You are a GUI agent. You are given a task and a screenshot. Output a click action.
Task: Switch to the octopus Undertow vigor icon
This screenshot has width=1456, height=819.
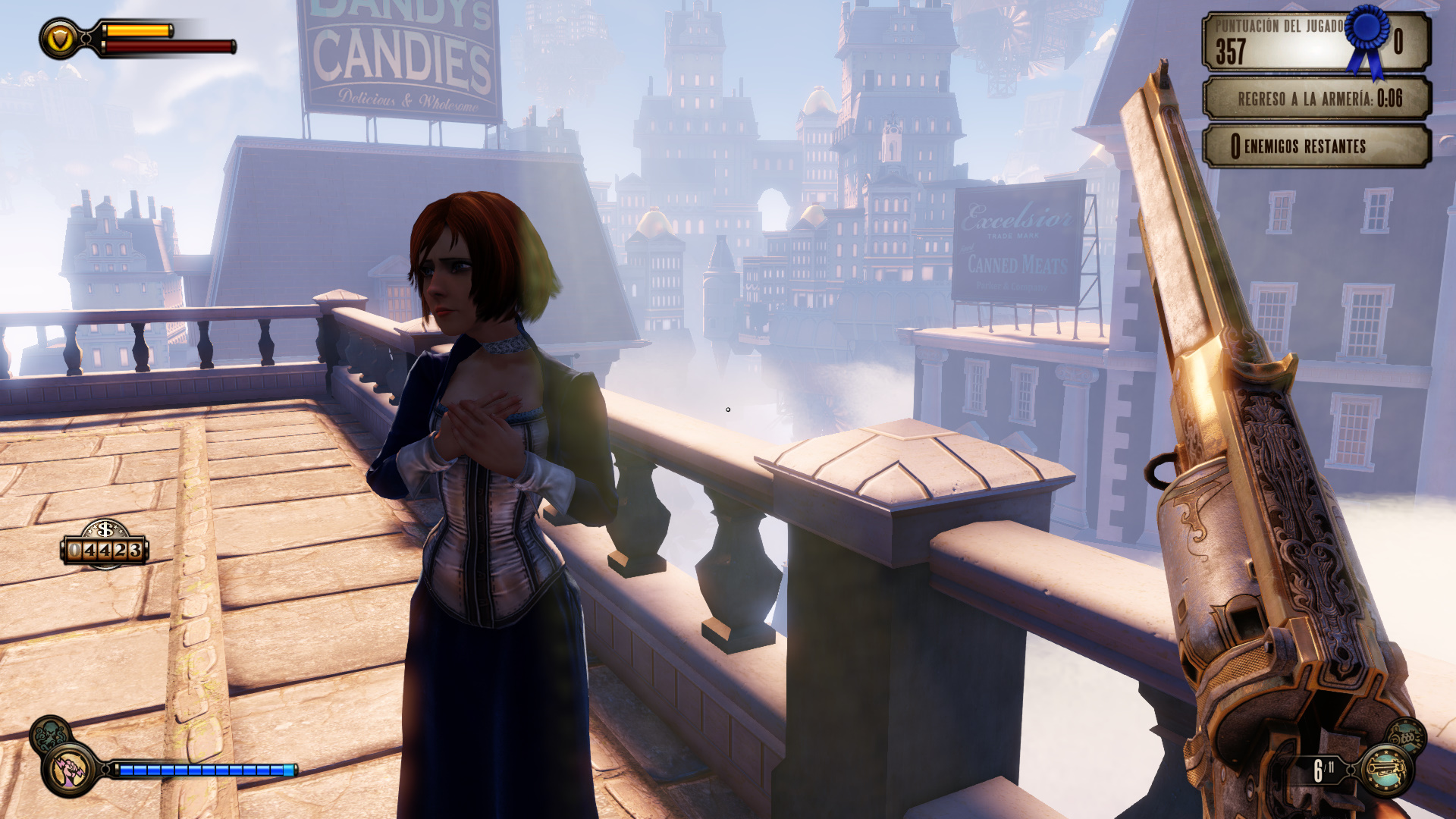(x=50, y=735)
